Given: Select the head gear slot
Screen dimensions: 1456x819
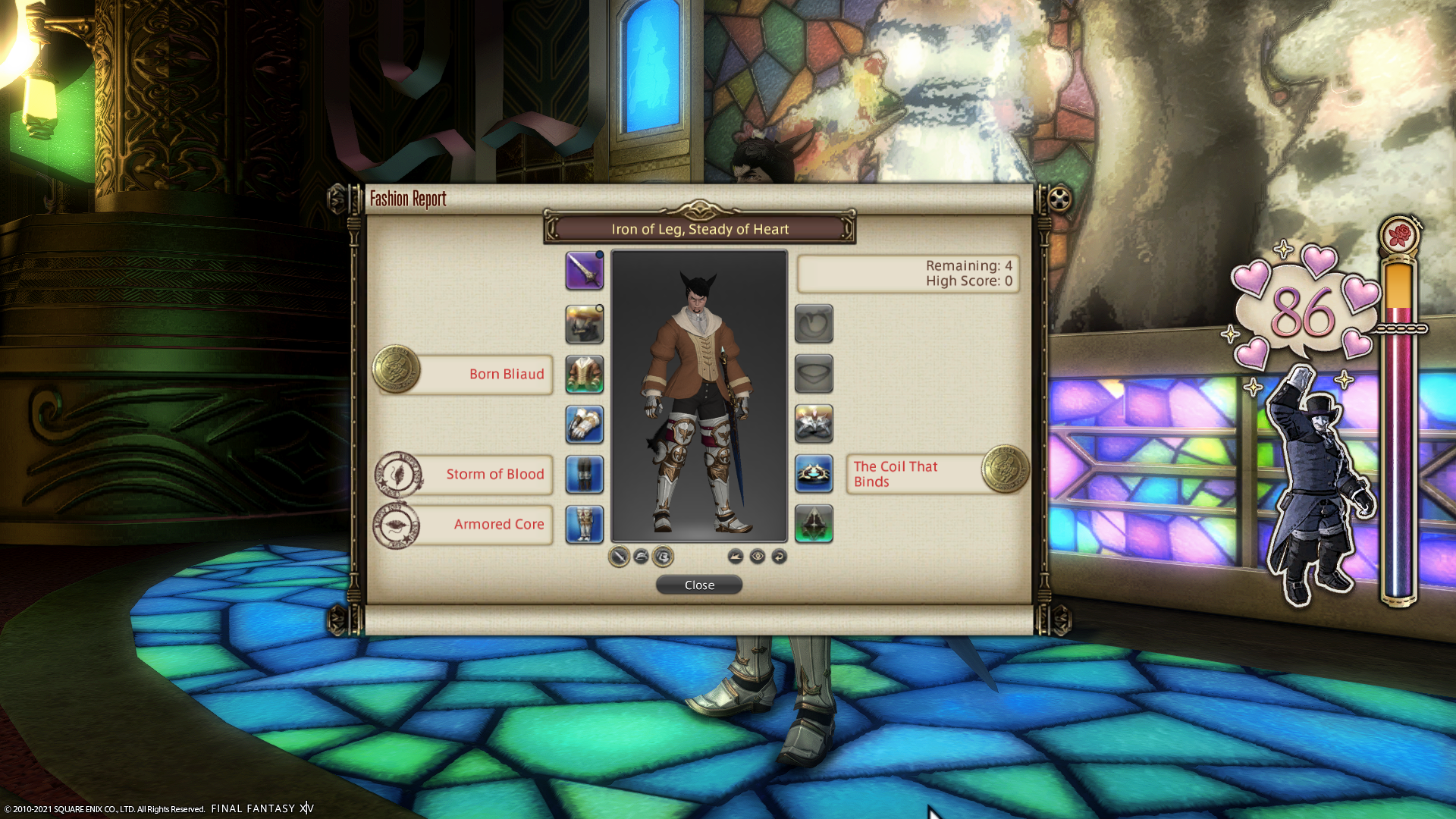Looking at the screenshot, I should [584, 324].
